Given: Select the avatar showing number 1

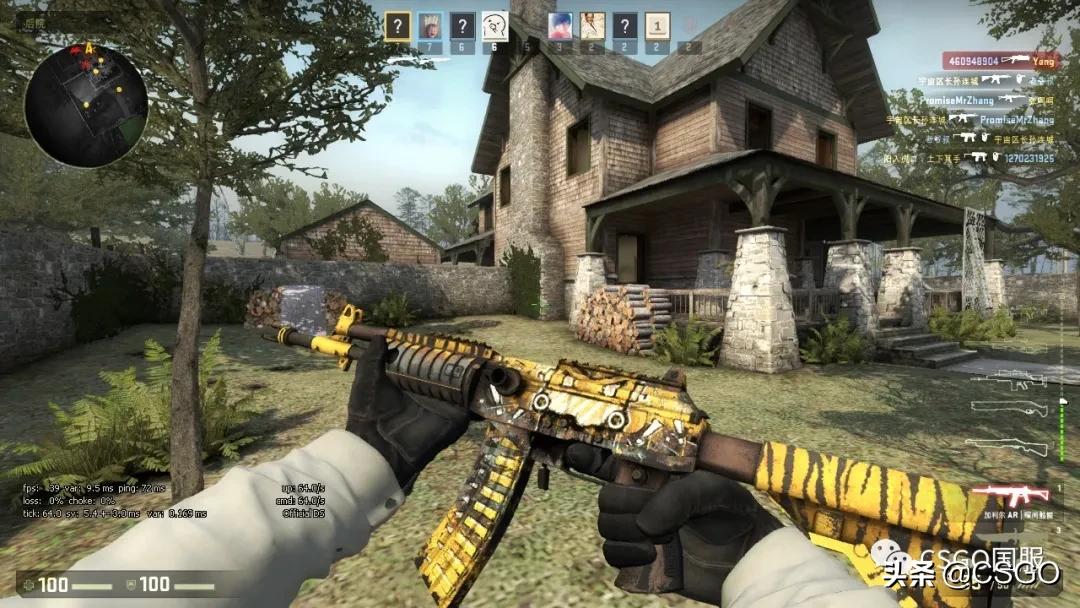Looking at the screenshot, I should 657,26.
